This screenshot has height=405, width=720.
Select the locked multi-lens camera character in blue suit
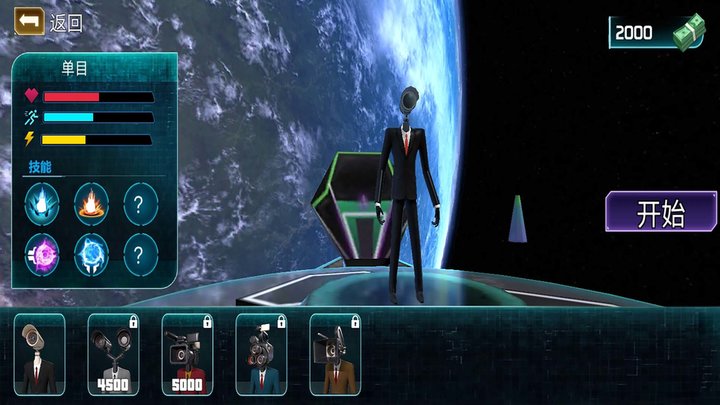[261, 354]
